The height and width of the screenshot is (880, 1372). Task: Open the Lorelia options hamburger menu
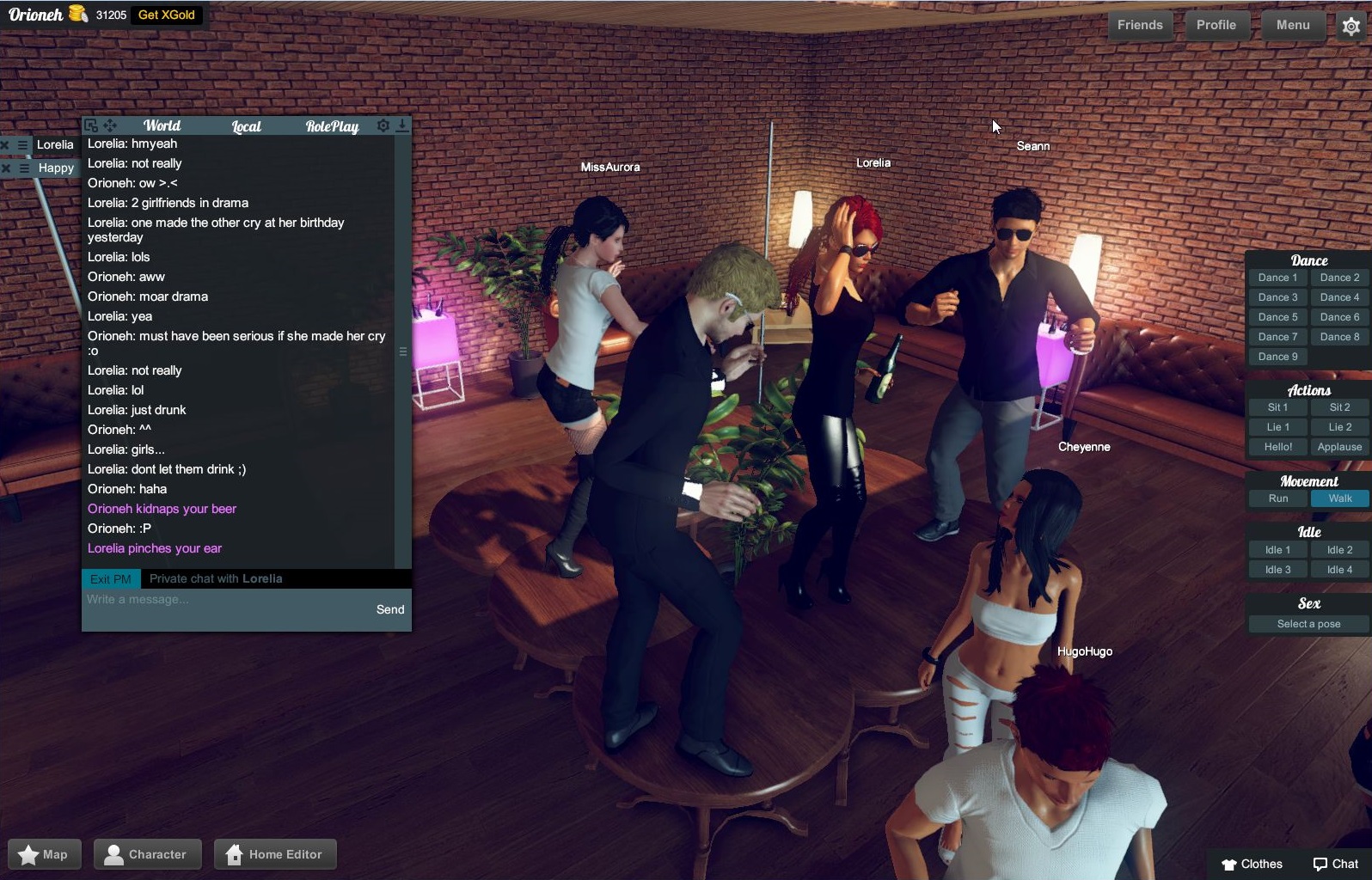click(22, 145)
